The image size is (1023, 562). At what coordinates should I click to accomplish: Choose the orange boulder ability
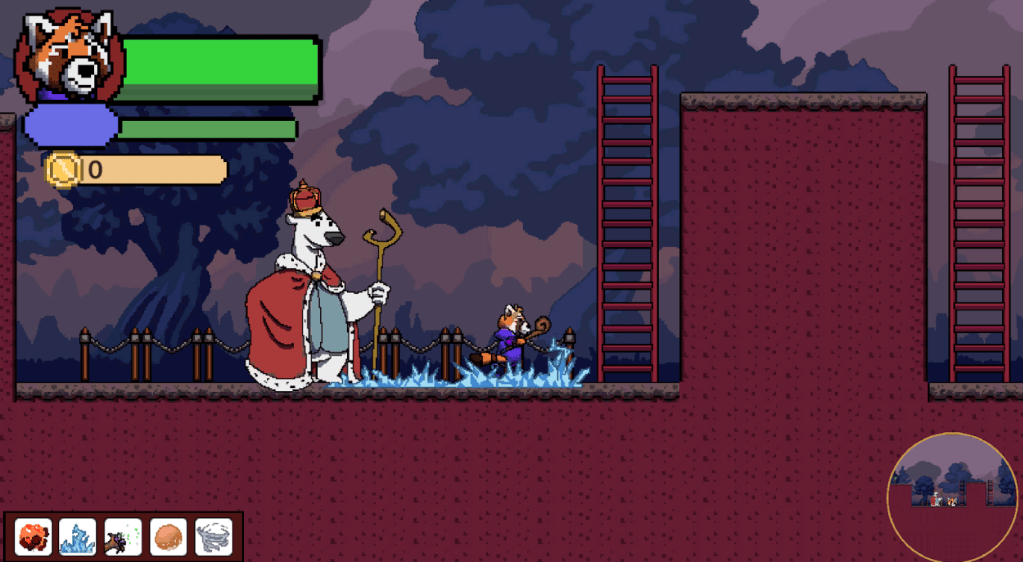pyautogui.click(x=168, y=537)
